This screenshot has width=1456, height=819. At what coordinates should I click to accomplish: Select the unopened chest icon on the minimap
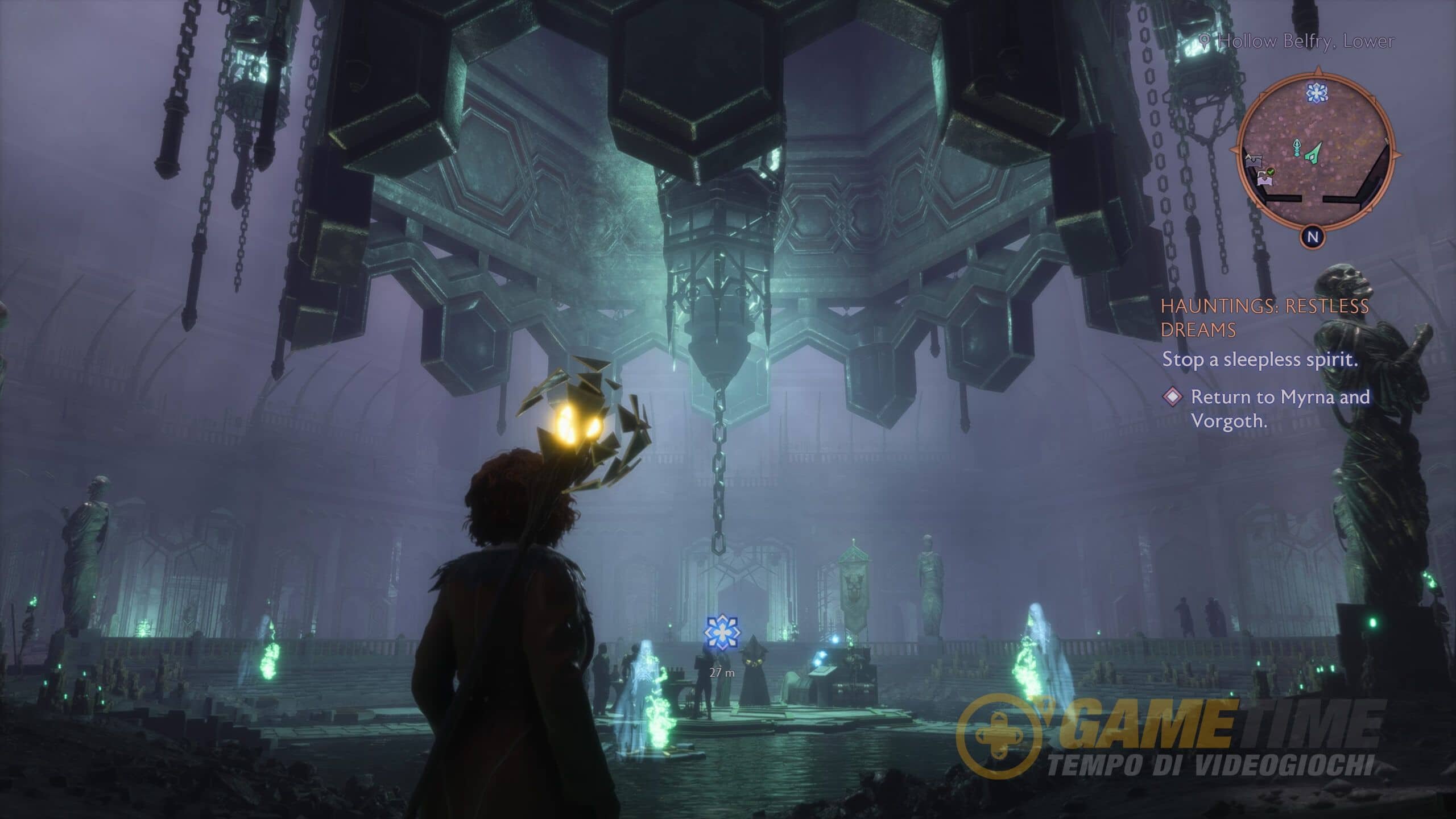(1254, 160)
